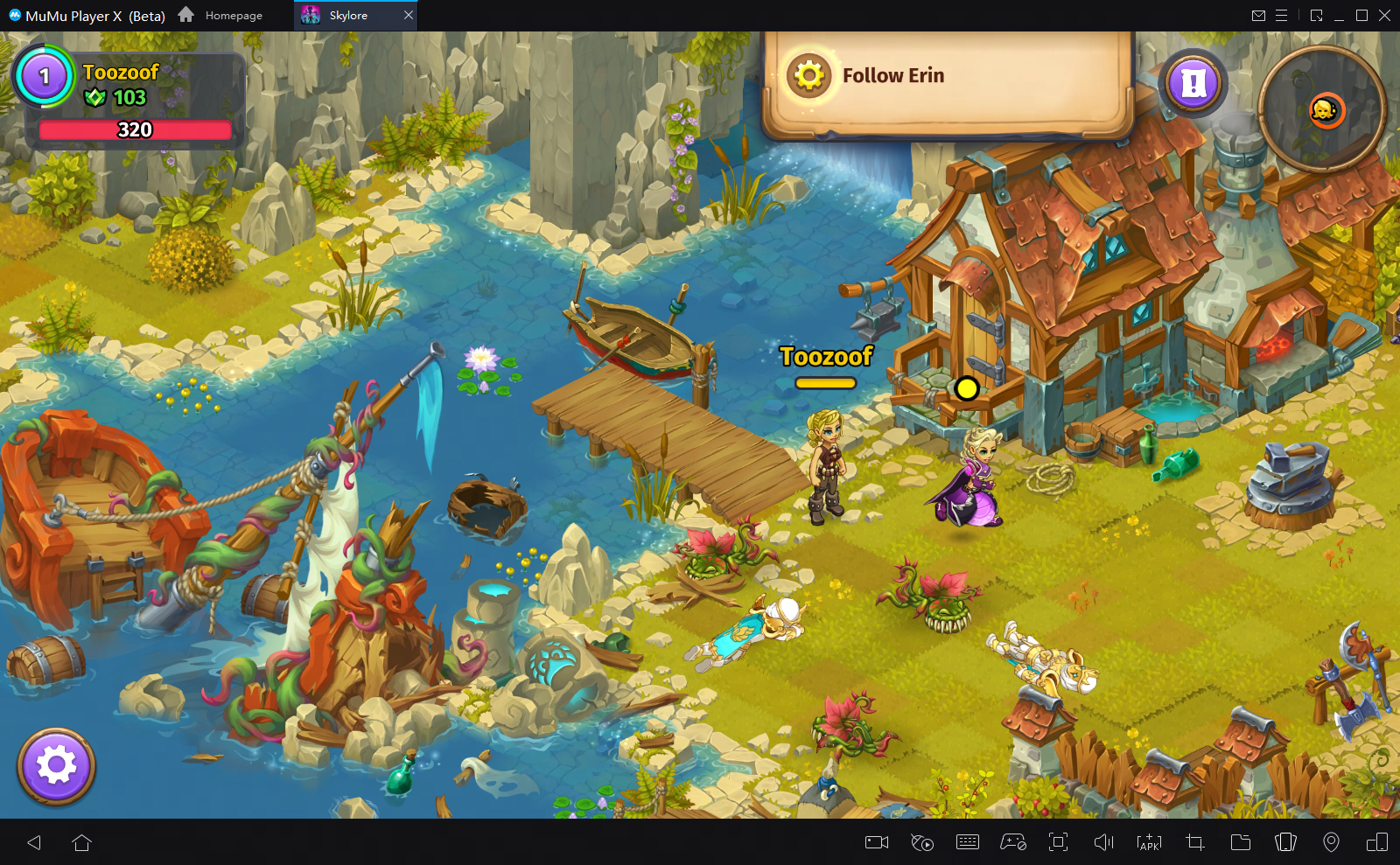1400x865 pixels.
Task: Toggle the emulator volume icon
Action: tap(1104, 842)
